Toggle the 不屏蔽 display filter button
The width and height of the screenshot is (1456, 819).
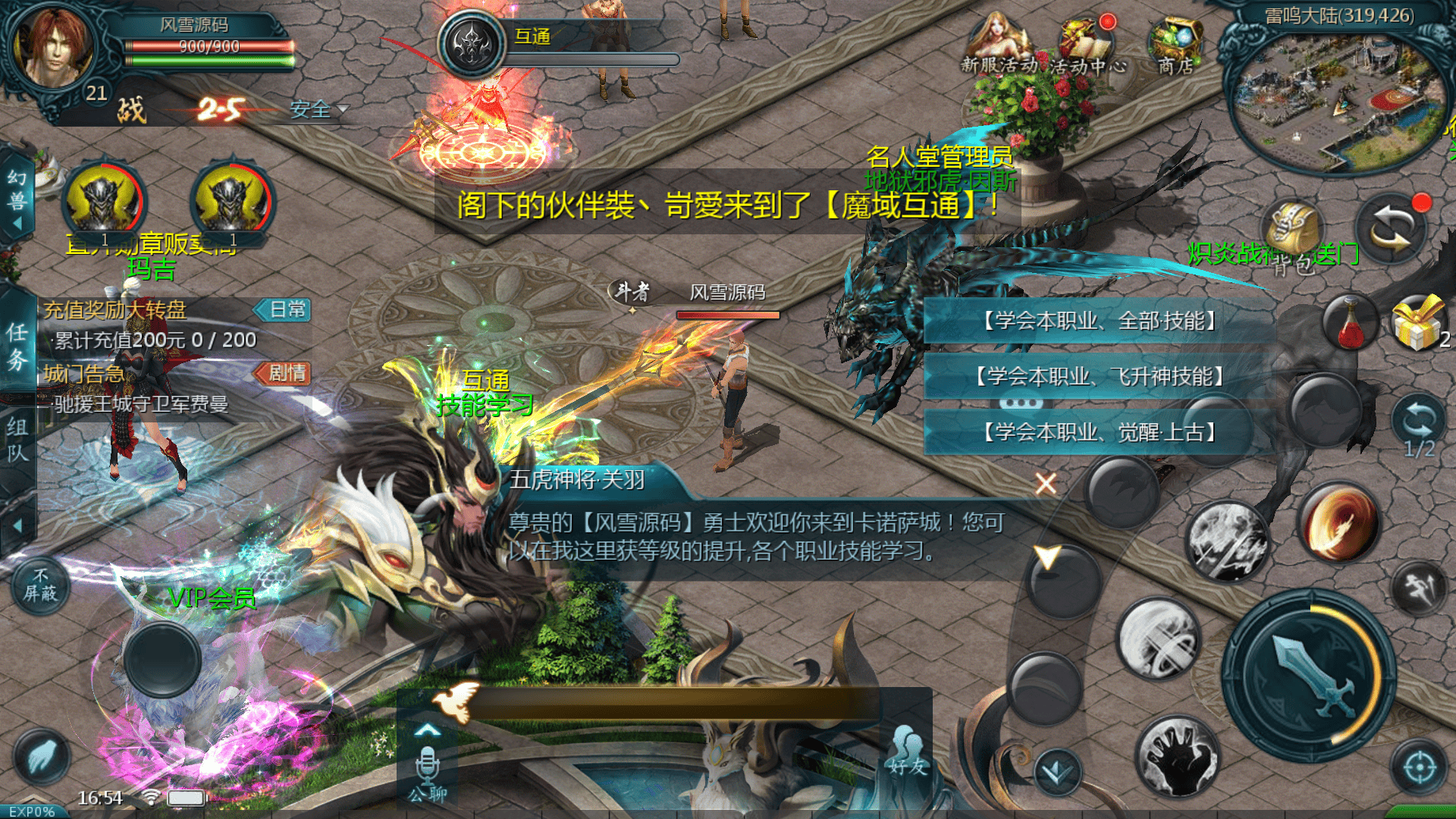(x=41, y=585)
